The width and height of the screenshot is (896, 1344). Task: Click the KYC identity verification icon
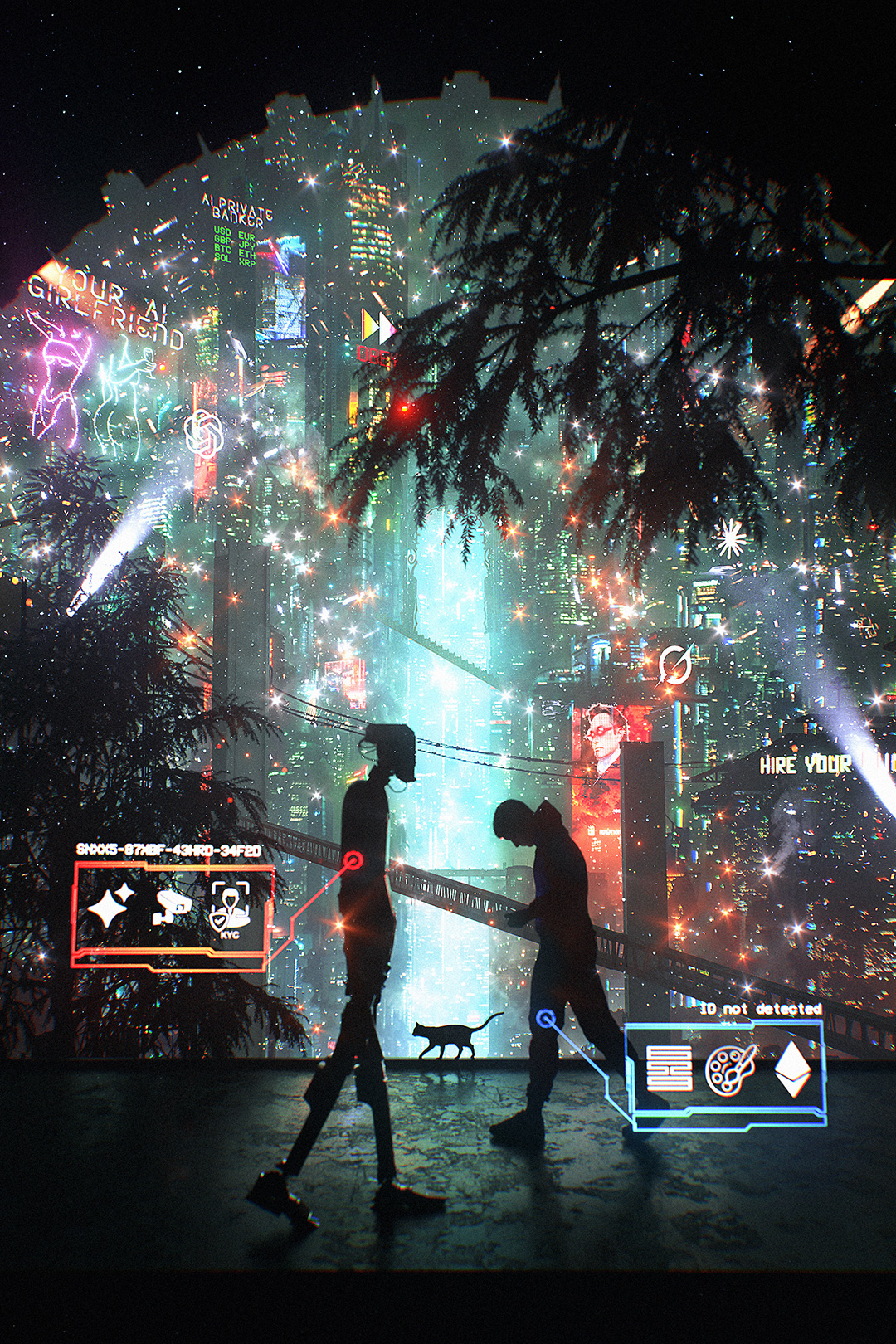(230, 909)
